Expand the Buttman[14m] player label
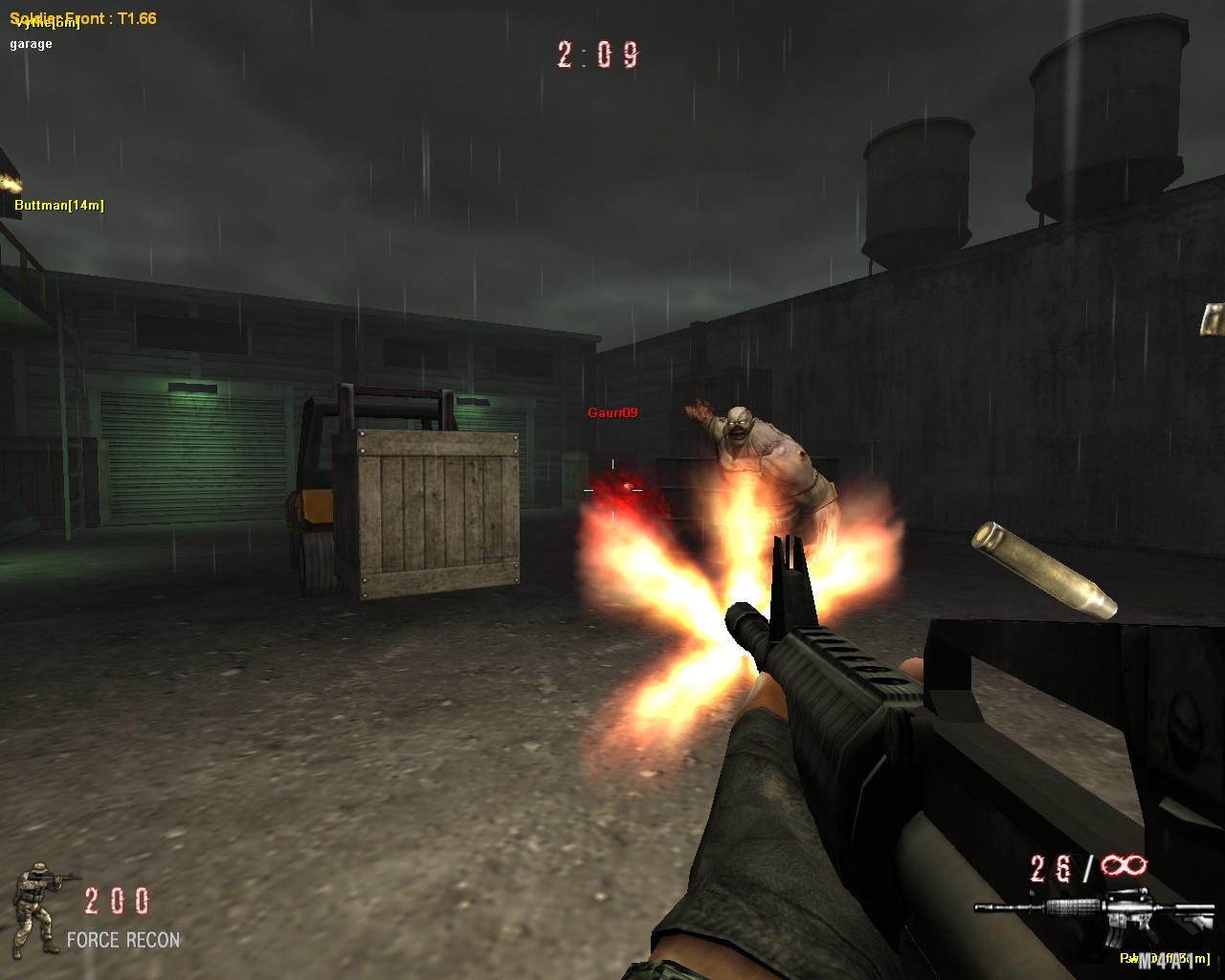Image resolution: width=1225 pixels, height=980 pixels. coord(59,204)
